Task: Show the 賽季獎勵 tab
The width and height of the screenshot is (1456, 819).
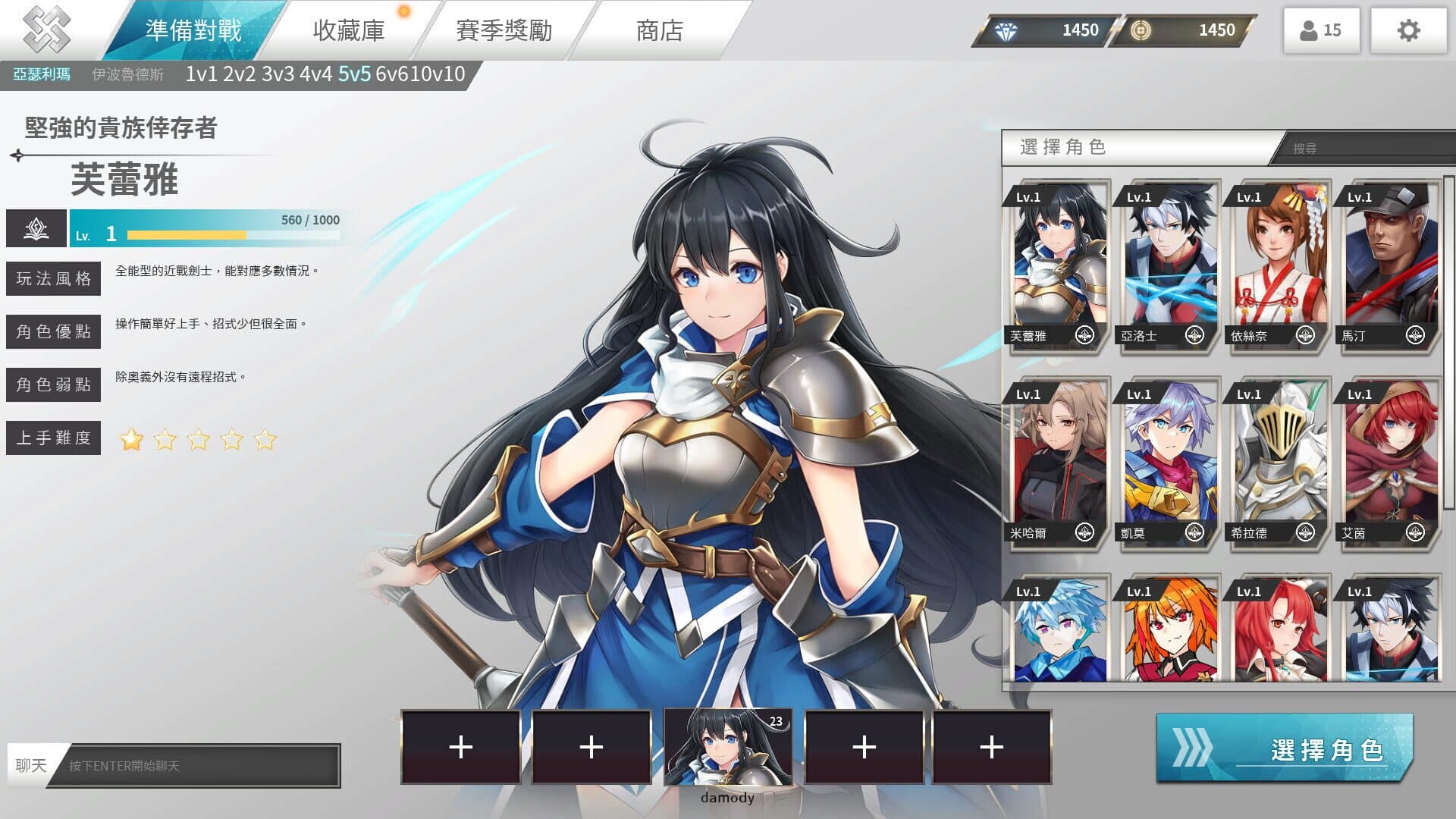Action: click(x=504, y=30)
